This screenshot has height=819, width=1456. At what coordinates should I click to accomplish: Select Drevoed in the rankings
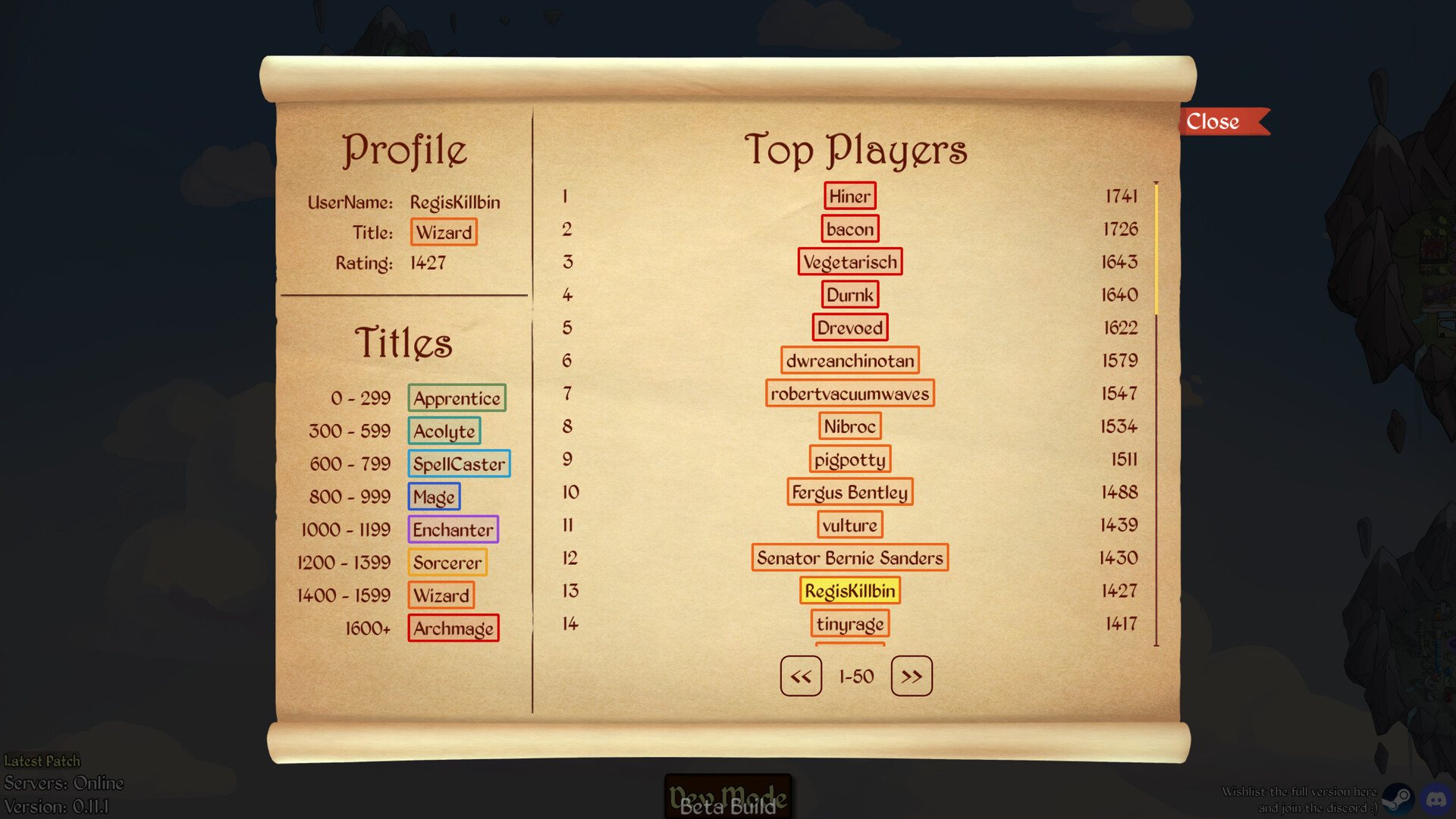[x=849, y=328]
